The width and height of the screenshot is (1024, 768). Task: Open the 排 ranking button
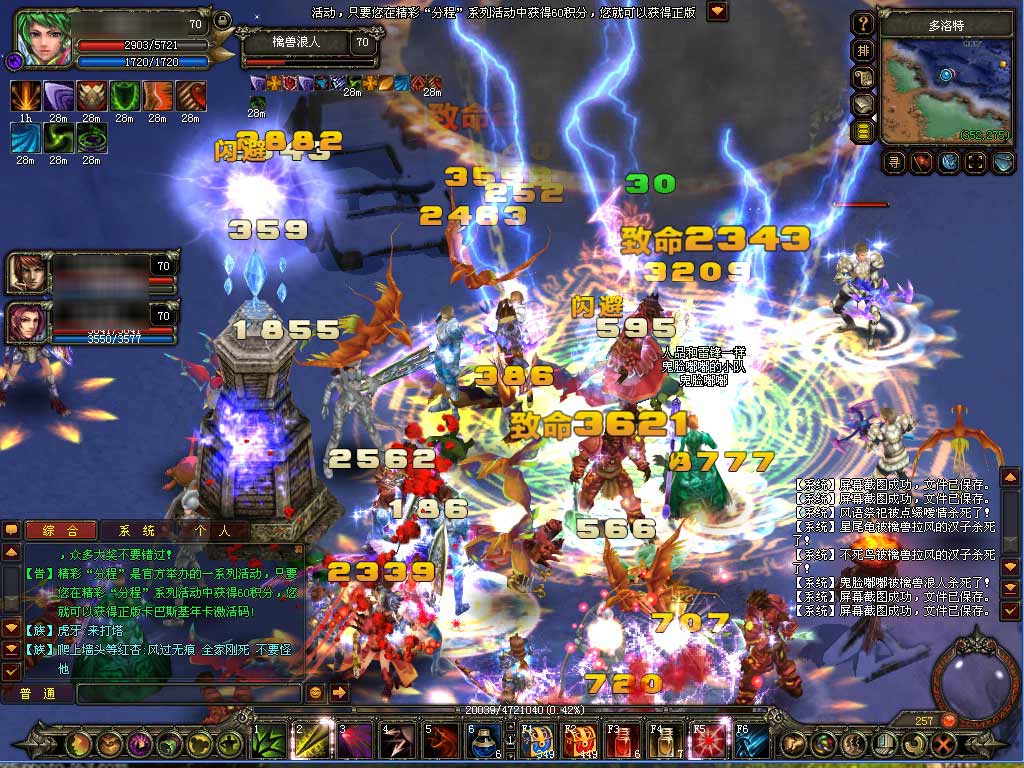pyautogui.click(x=863, y=50)
